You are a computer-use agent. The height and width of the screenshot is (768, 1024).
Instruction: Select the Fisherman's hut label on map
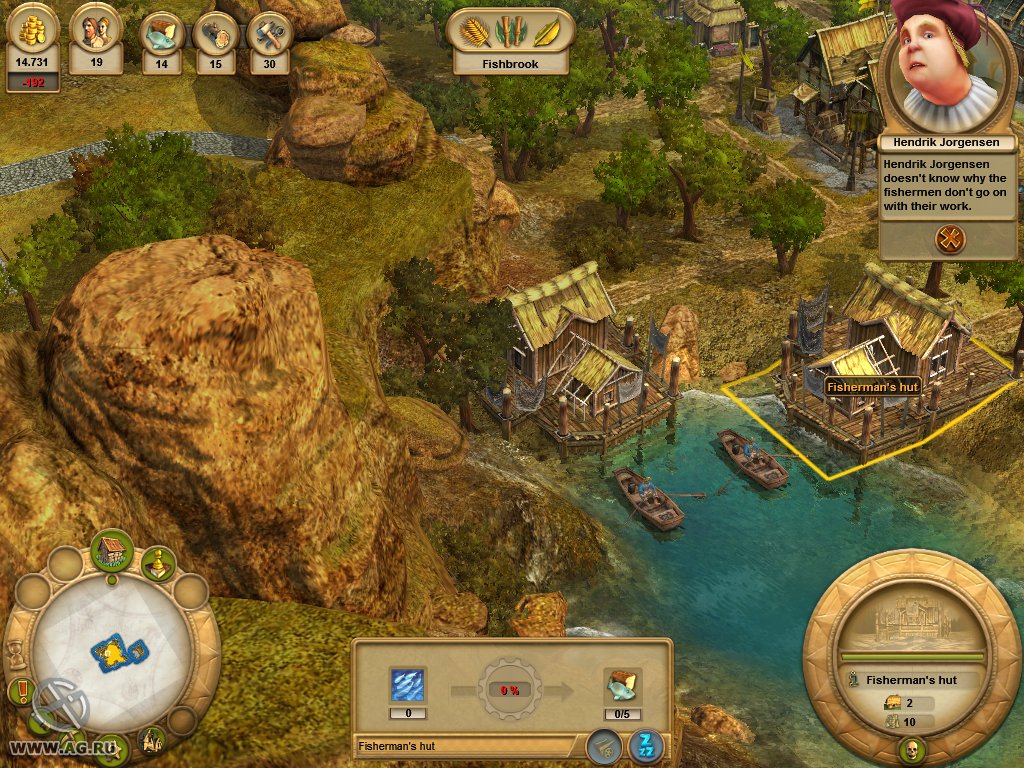click(x=873, y=384)
